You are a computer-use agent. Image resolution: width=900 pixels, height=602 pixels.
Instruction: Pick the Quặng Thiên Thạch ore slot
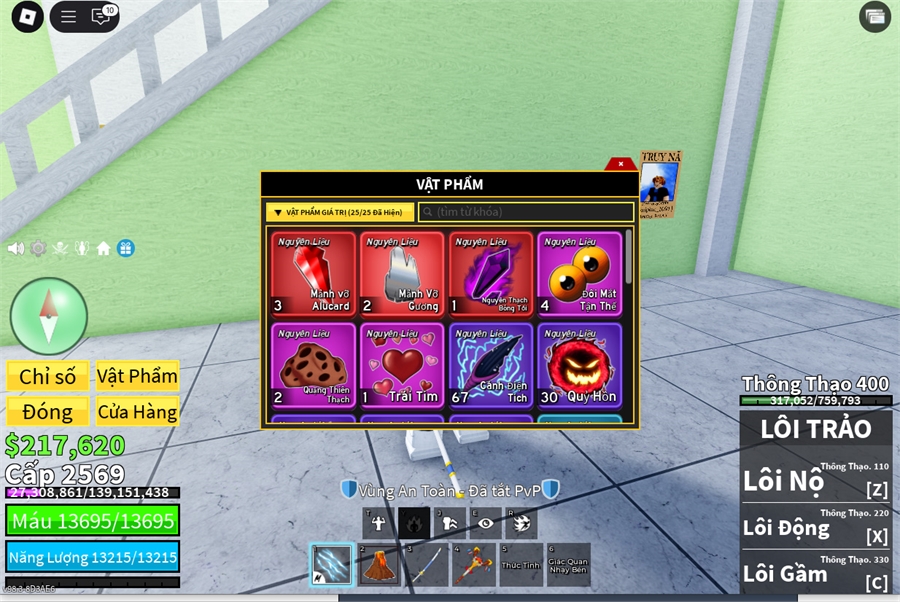pos(314,365)
